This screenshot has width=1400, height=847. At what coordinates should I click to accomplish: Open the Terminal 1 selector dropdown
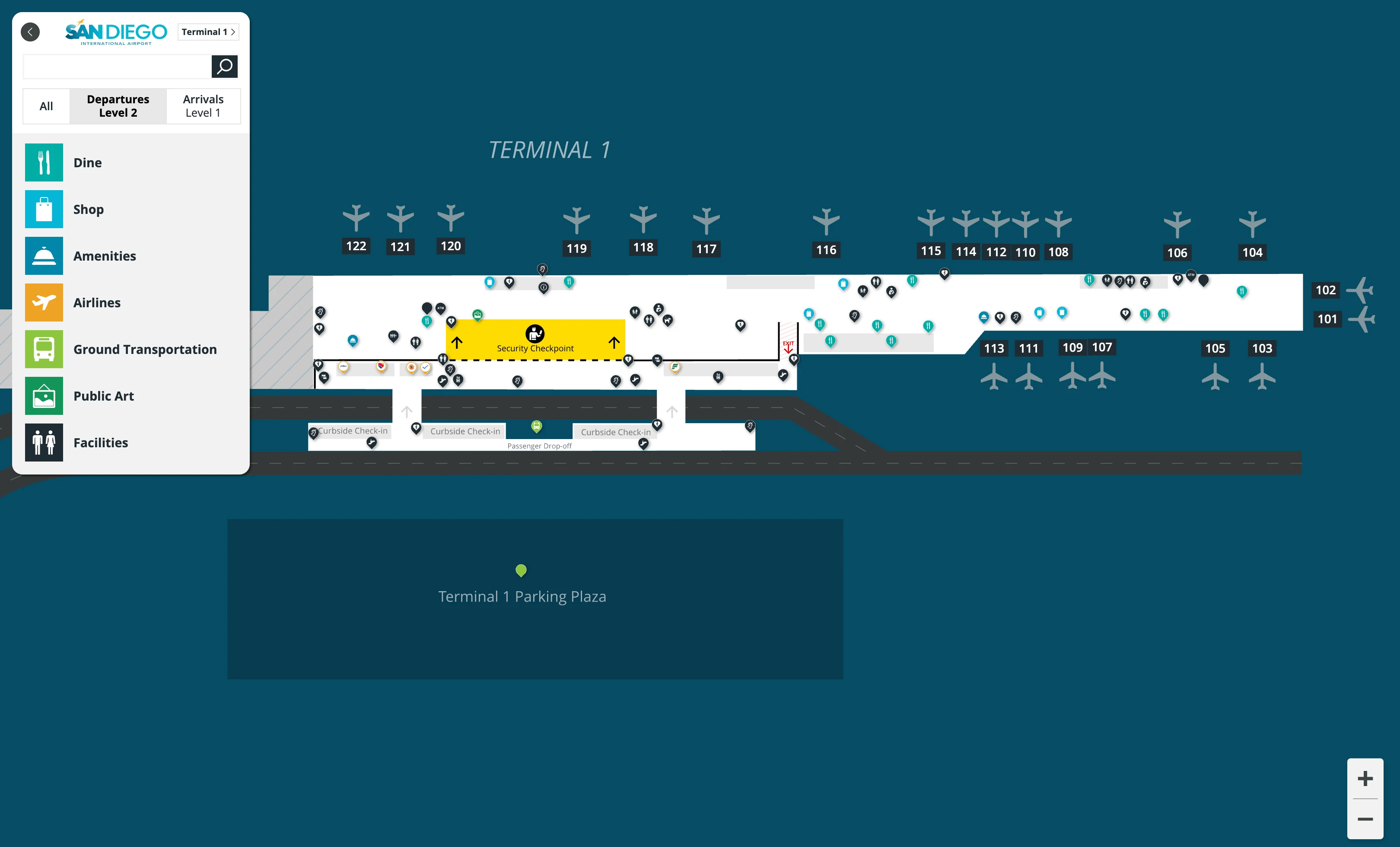coord(208,32)
